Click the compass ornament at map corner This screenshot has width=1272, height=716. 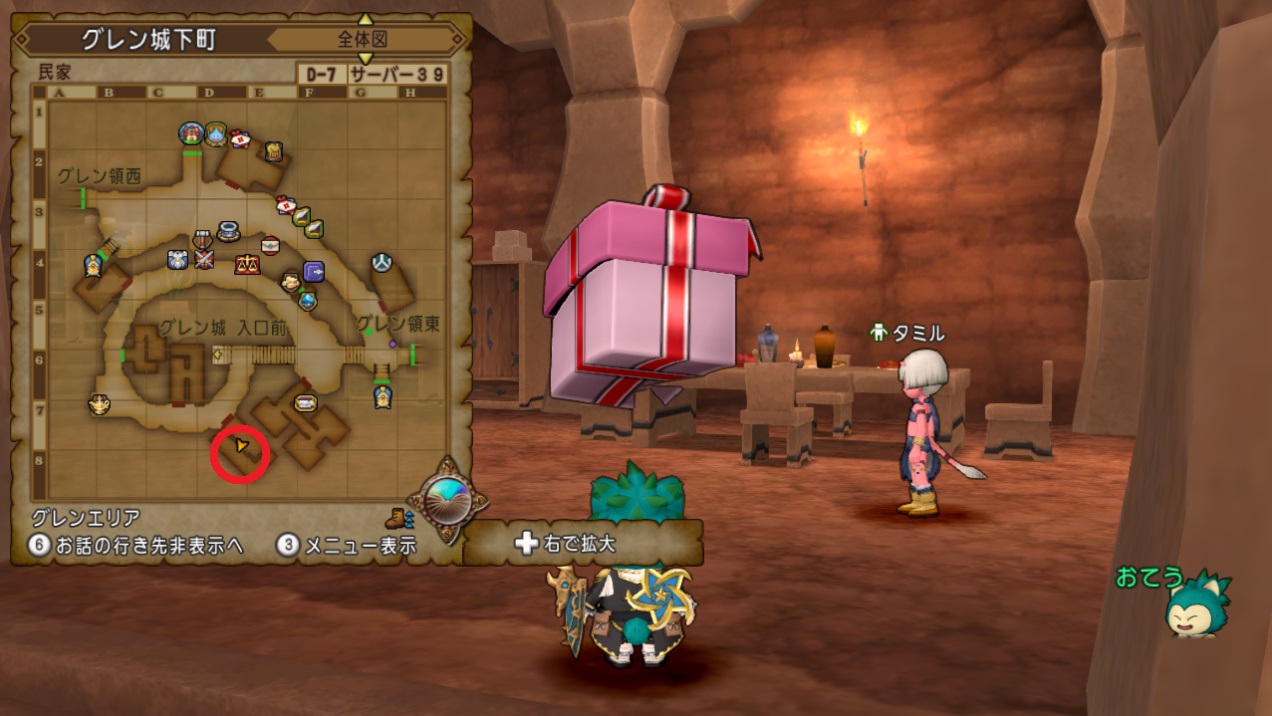pyautogui.click(x=447, y=497)
